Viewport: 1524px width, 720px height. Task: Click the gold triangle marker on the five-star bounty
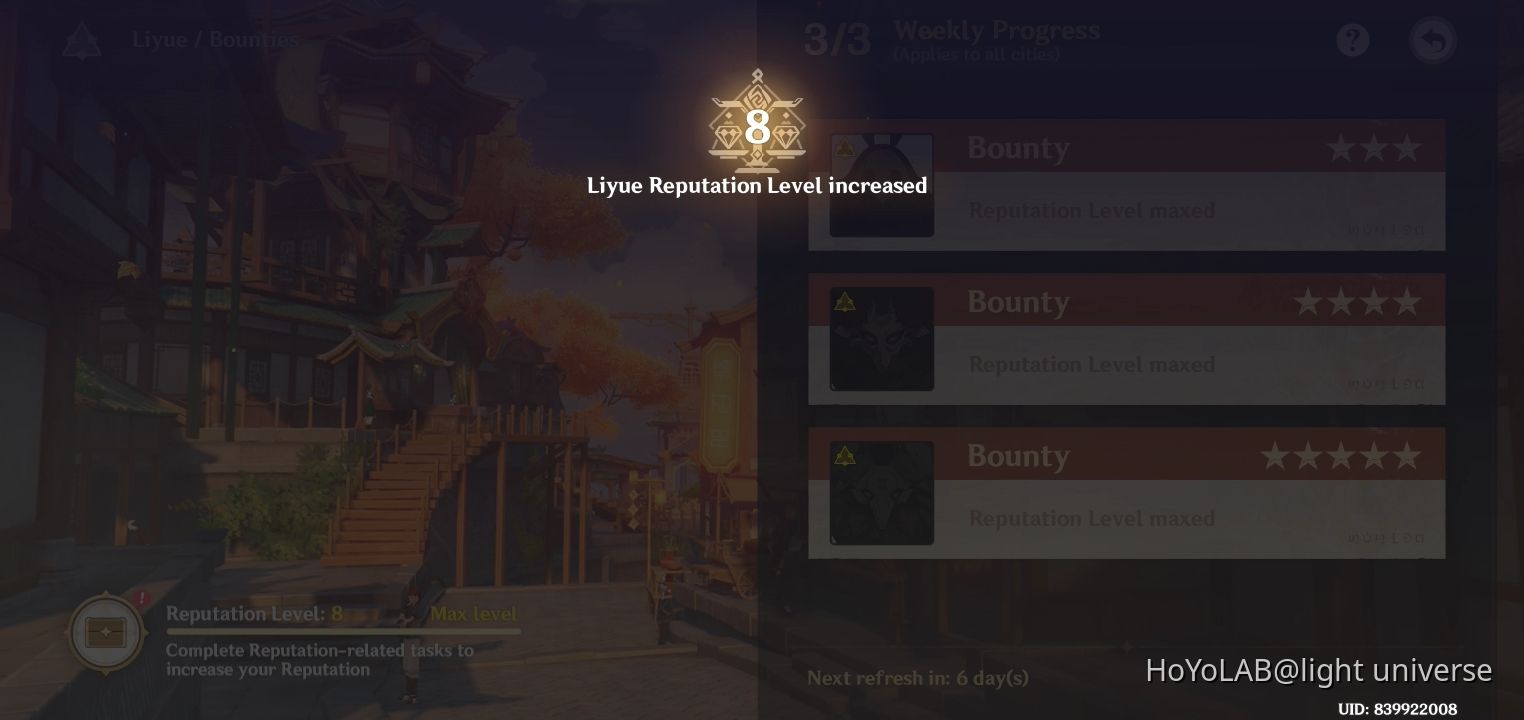(844, 456)
